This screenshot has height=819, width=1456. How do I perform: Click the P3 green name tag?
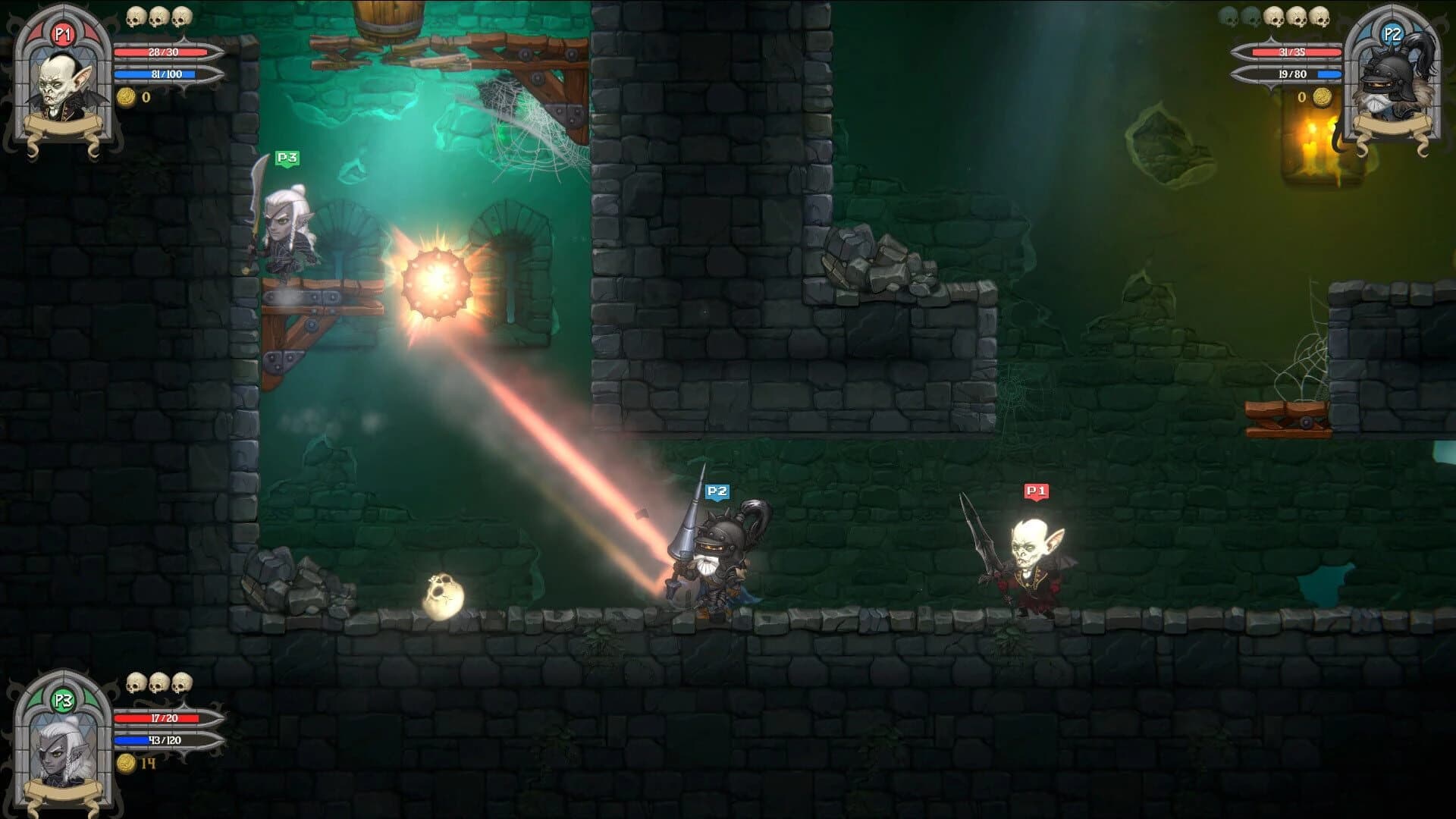pyautogui.click(x=286, y=157)
